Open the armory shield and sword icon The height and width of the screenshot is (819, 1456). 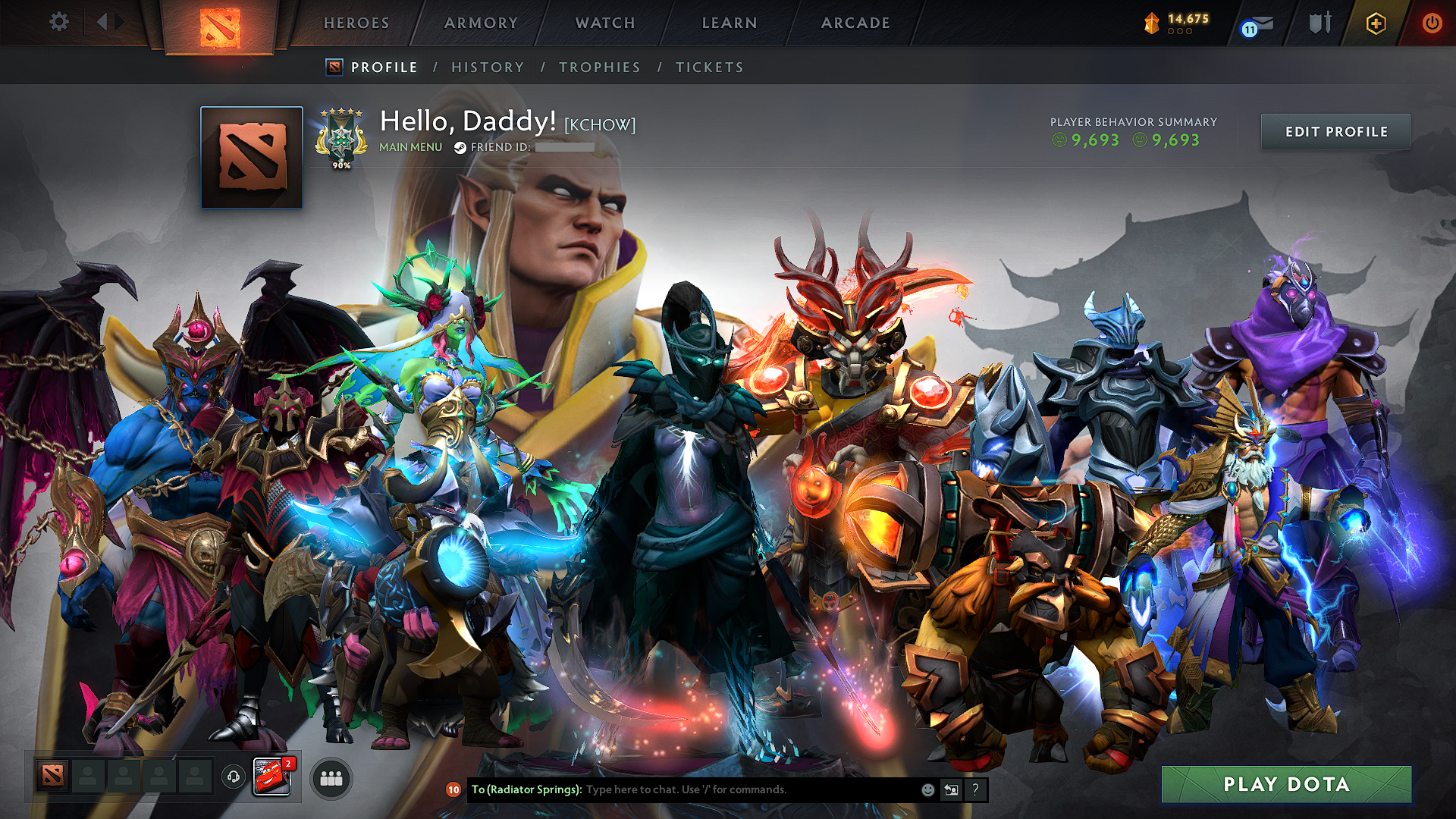pos(1319,24)
